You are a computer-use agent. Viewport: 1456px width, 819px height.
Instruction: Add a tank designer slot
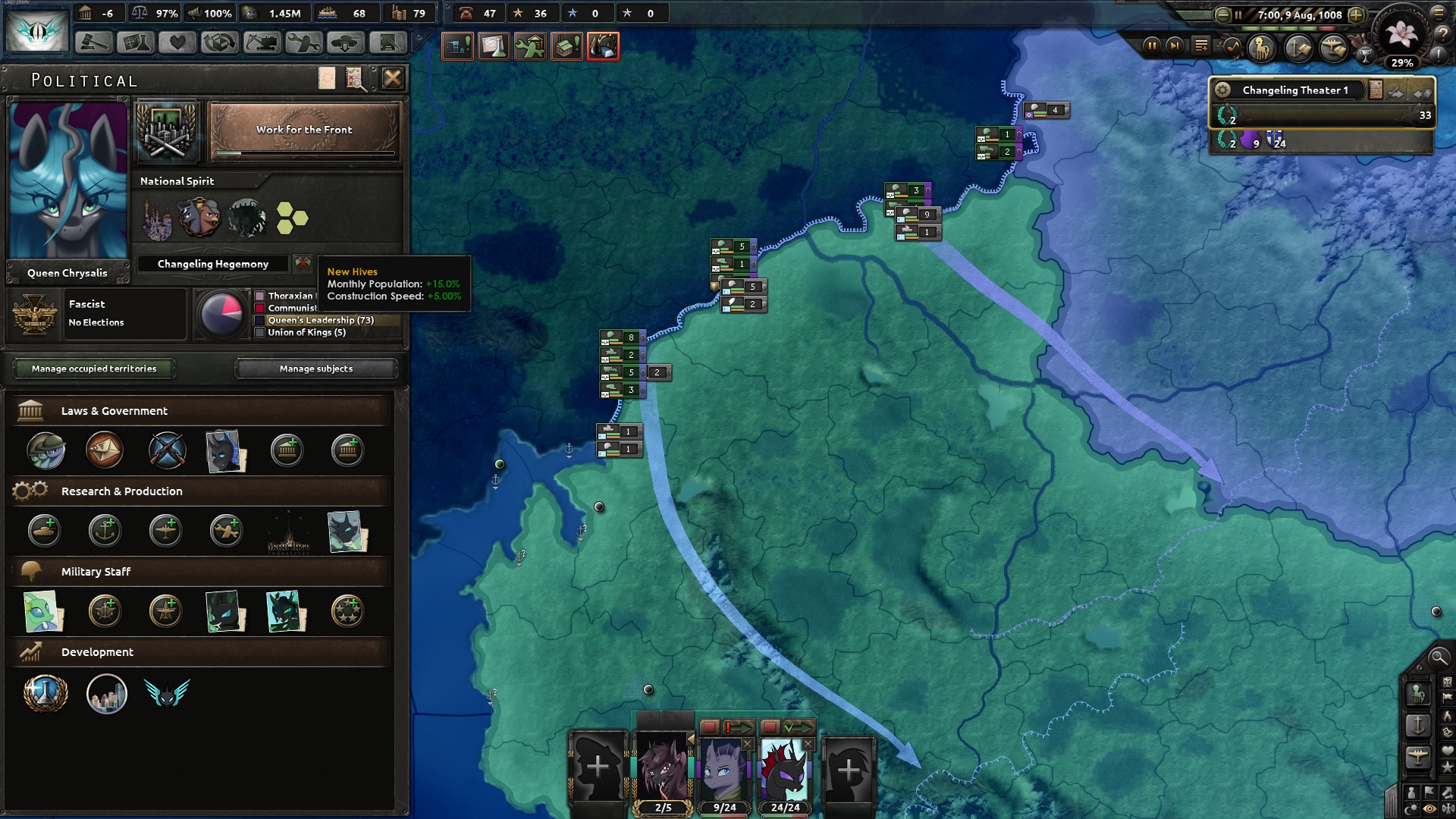(45, 531)
